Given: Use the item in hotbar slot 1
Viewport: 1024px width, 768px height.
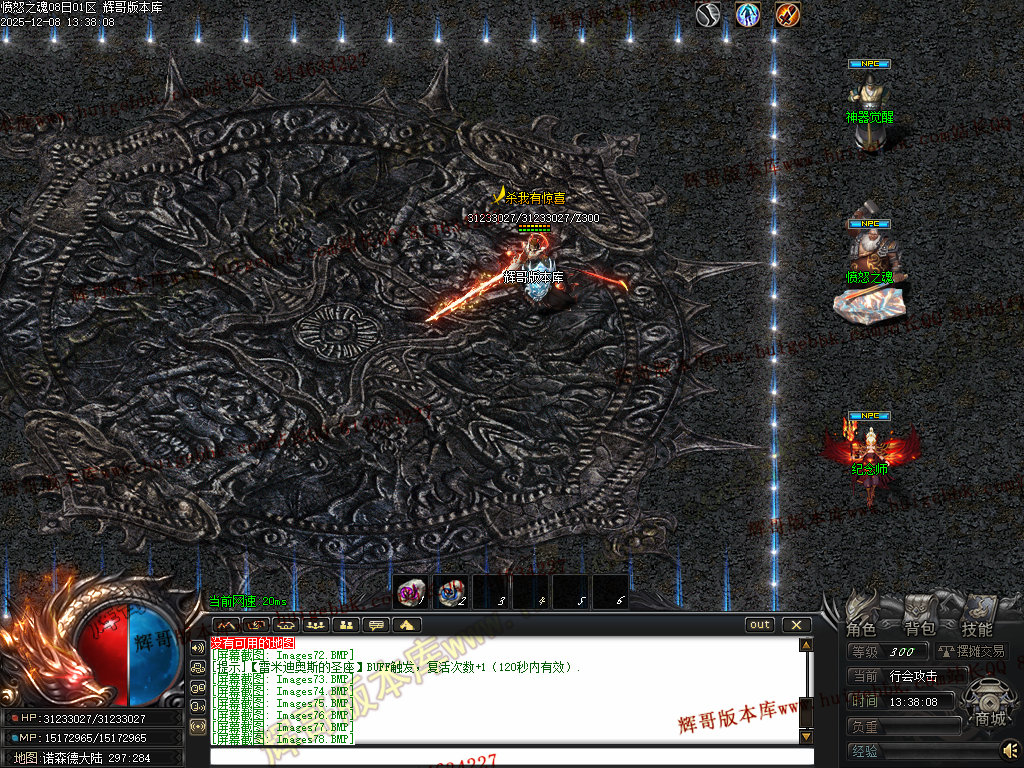Looking at the screenshot, I should [411, 593].
